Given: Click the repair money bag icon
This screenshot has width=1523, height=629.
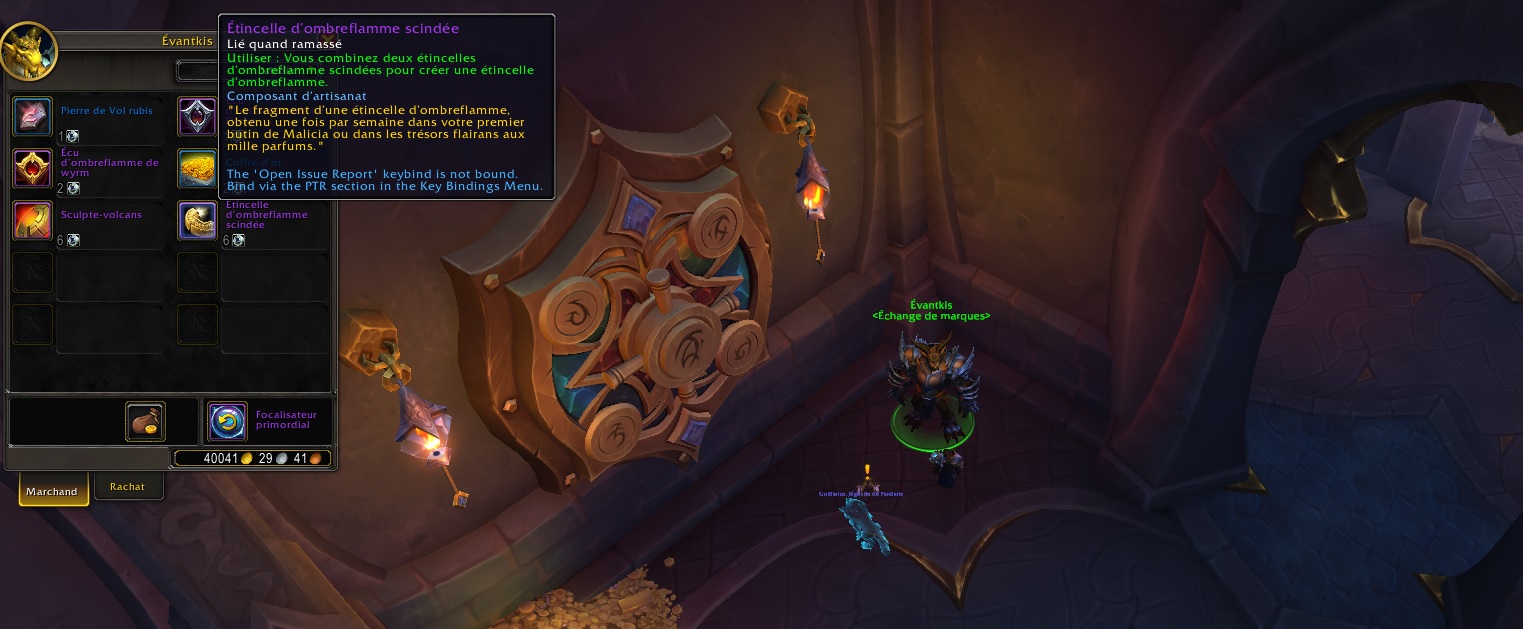Looking at the screenshot, I should click(145, 422).
